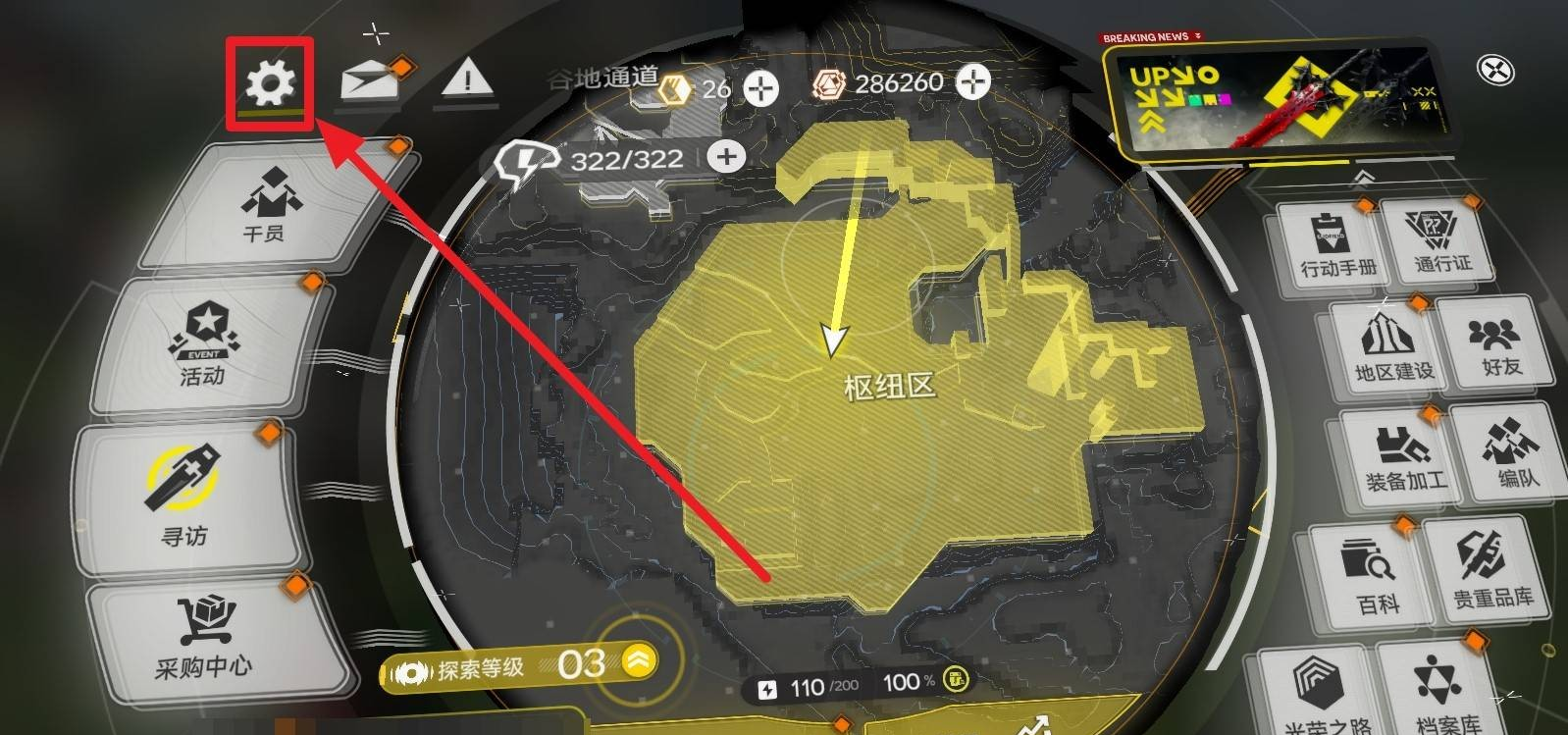Screen dimensions: 1568x735
Task: Open the 干员 operators menu
Action: point(267,204)
